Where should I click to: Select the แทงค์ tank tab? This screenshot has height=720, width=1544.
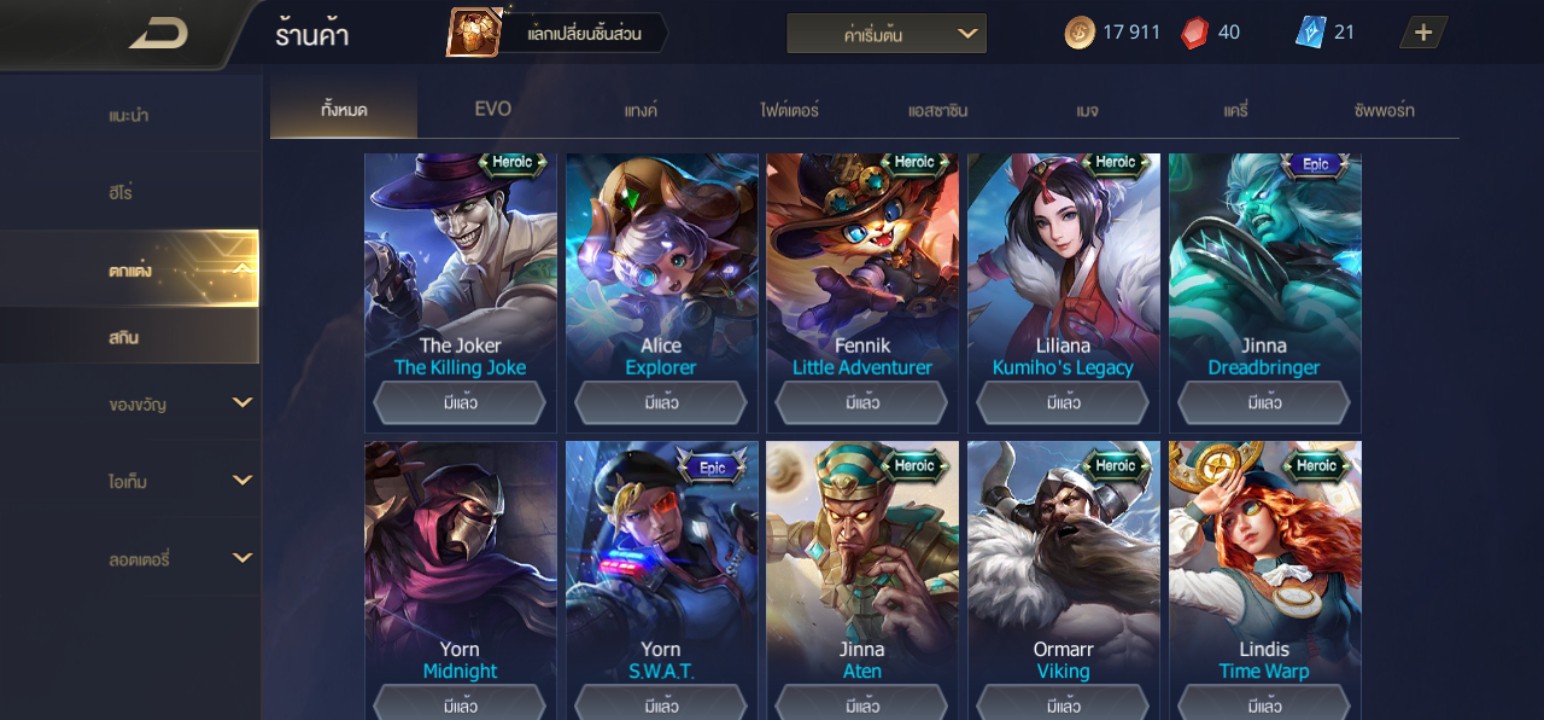click(641, 110)
